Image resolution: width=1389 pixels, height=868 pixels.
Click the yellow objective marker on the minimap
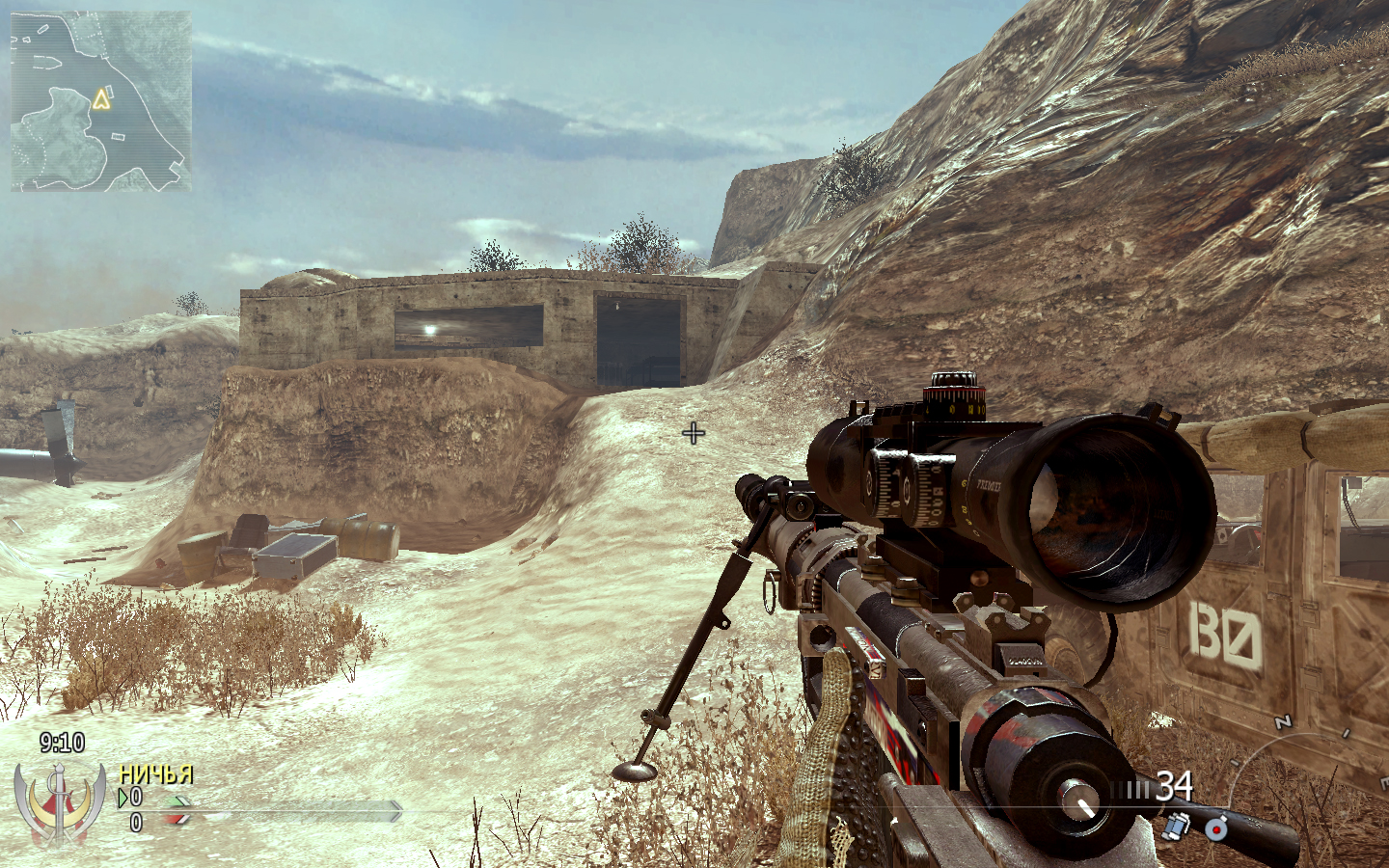tap(102, 99)
